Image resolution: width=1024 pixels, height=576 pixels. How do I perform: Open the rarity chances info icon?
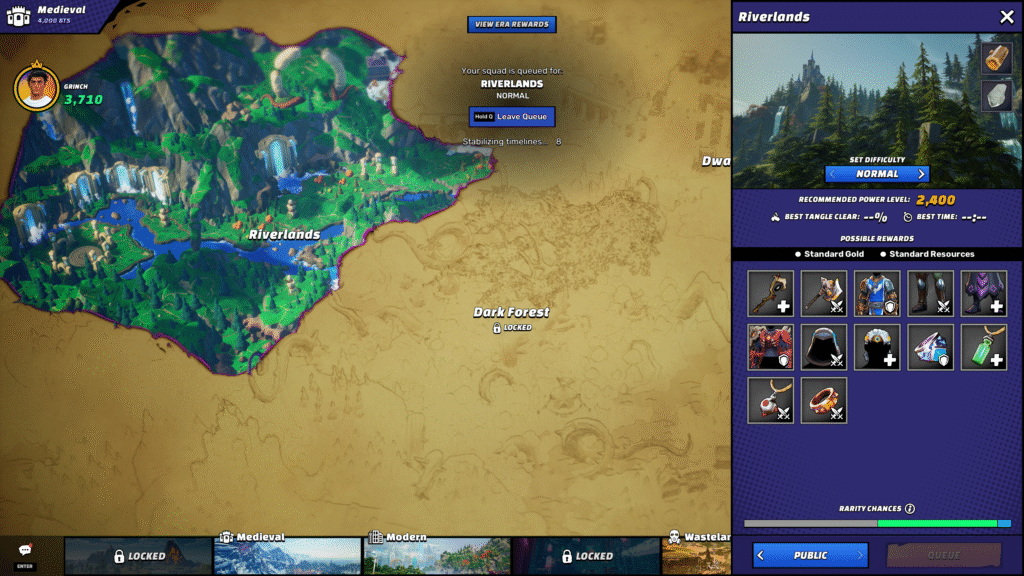click(x=910, y=509)
